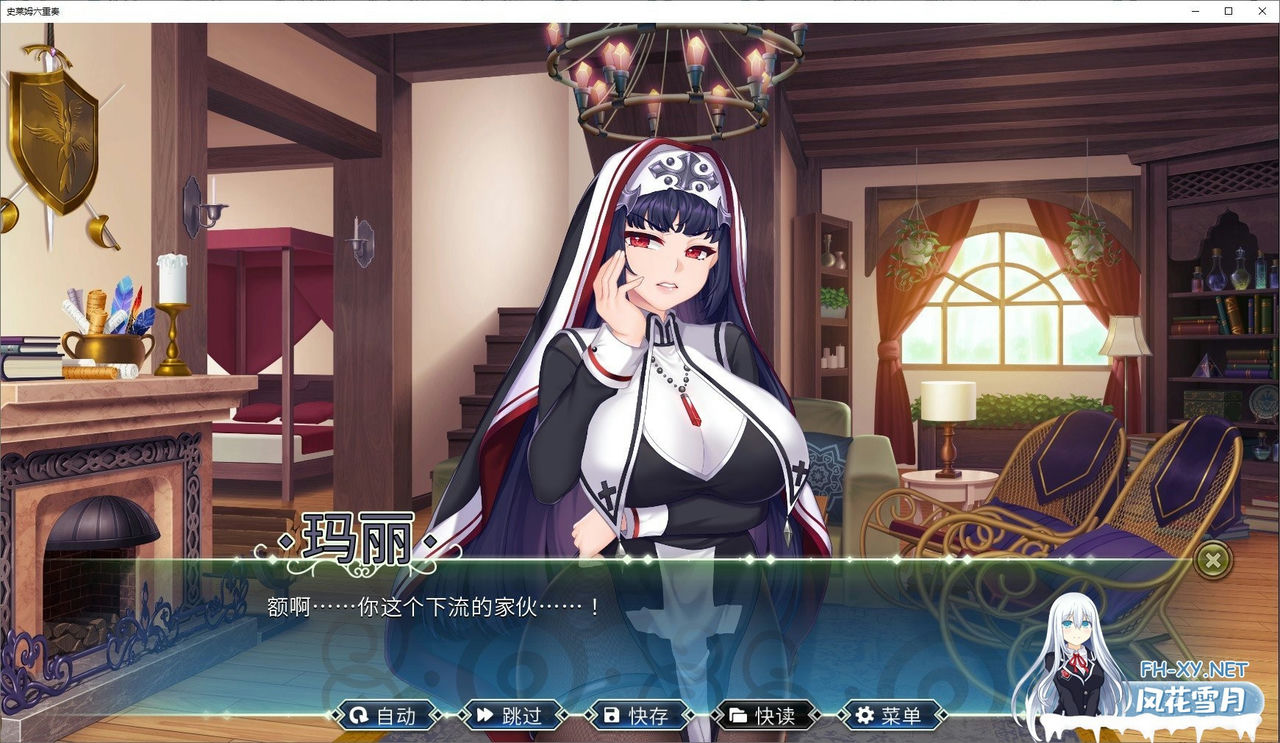The height and width of the screenshot is (743, 1280).
Task: Click the game icon in the title bar
Action: [x=10, y=11]
